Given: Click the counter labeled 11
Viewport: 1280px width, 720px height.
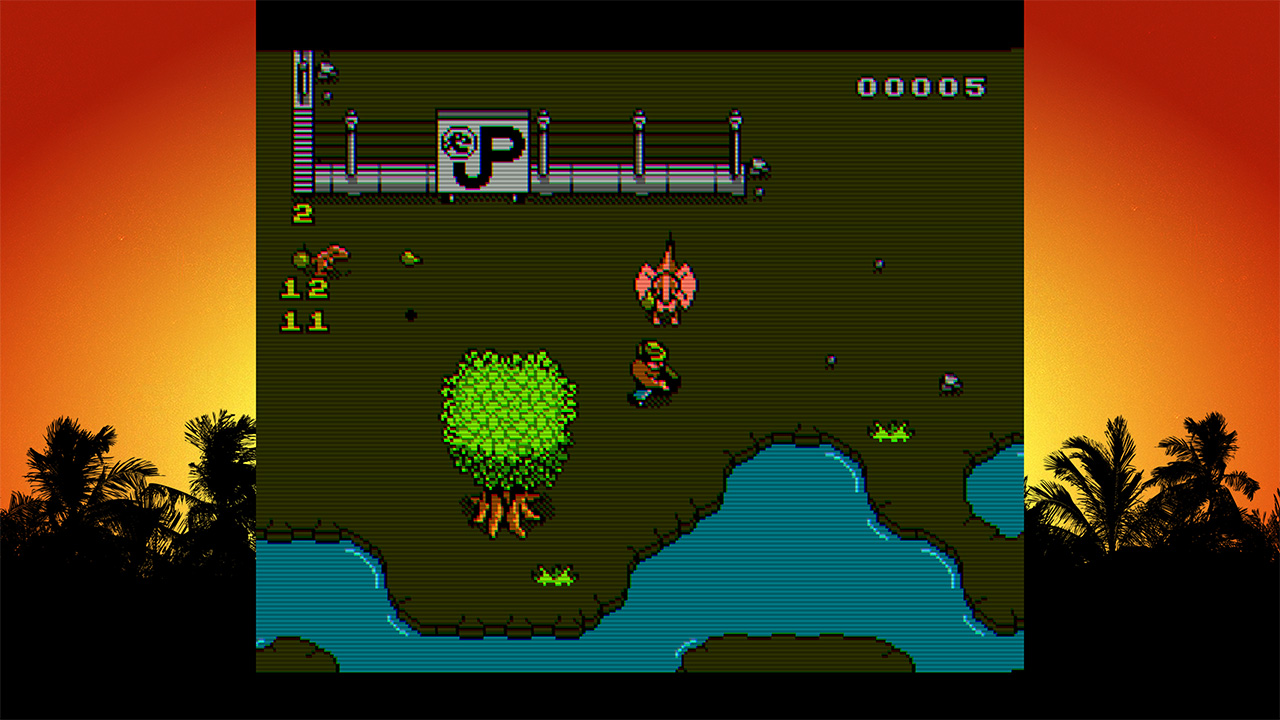Looking at the screenshot, I should (x=304, y=319).
